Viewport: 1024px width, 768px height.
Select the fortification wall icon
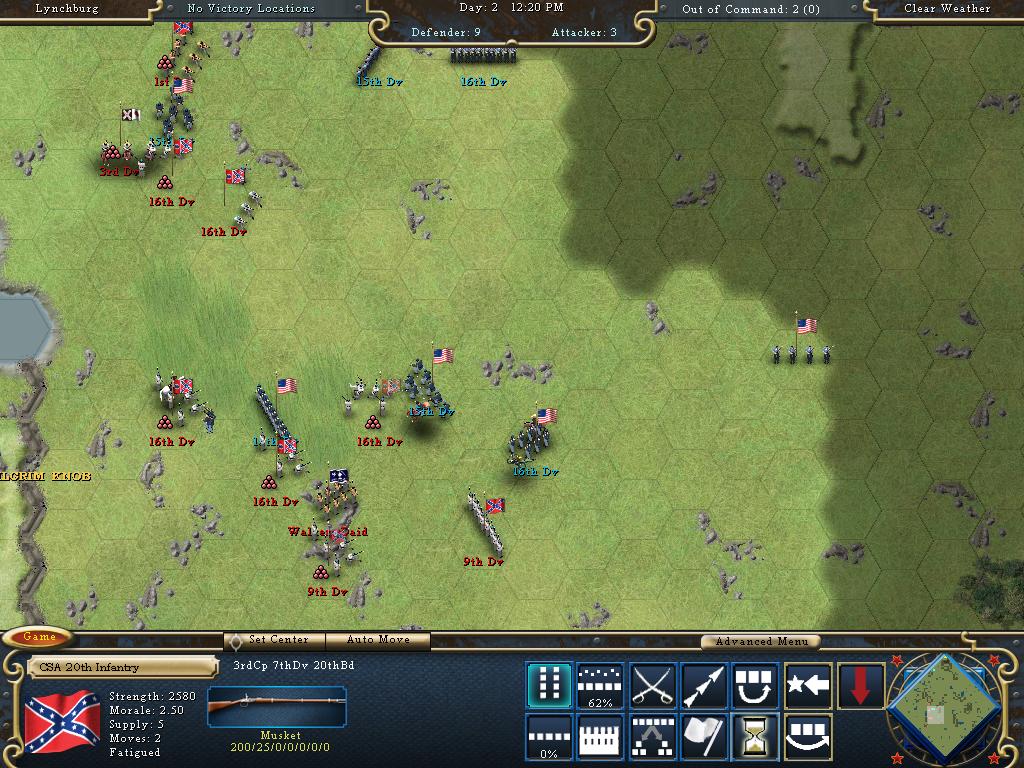[601, 737]
